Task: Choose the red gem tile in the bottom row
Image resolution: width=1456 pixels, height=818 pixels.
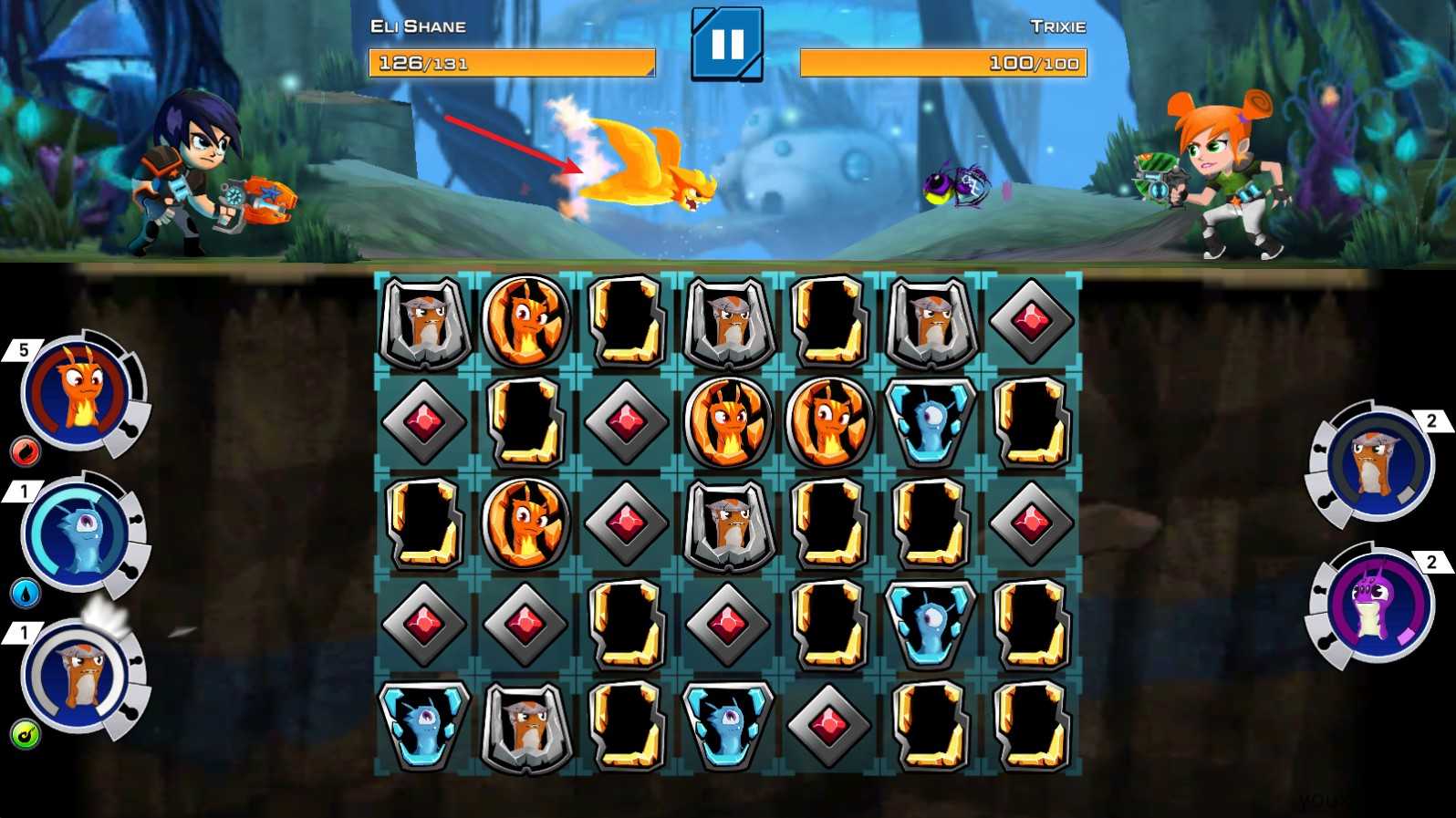Action: click(828, 725)
